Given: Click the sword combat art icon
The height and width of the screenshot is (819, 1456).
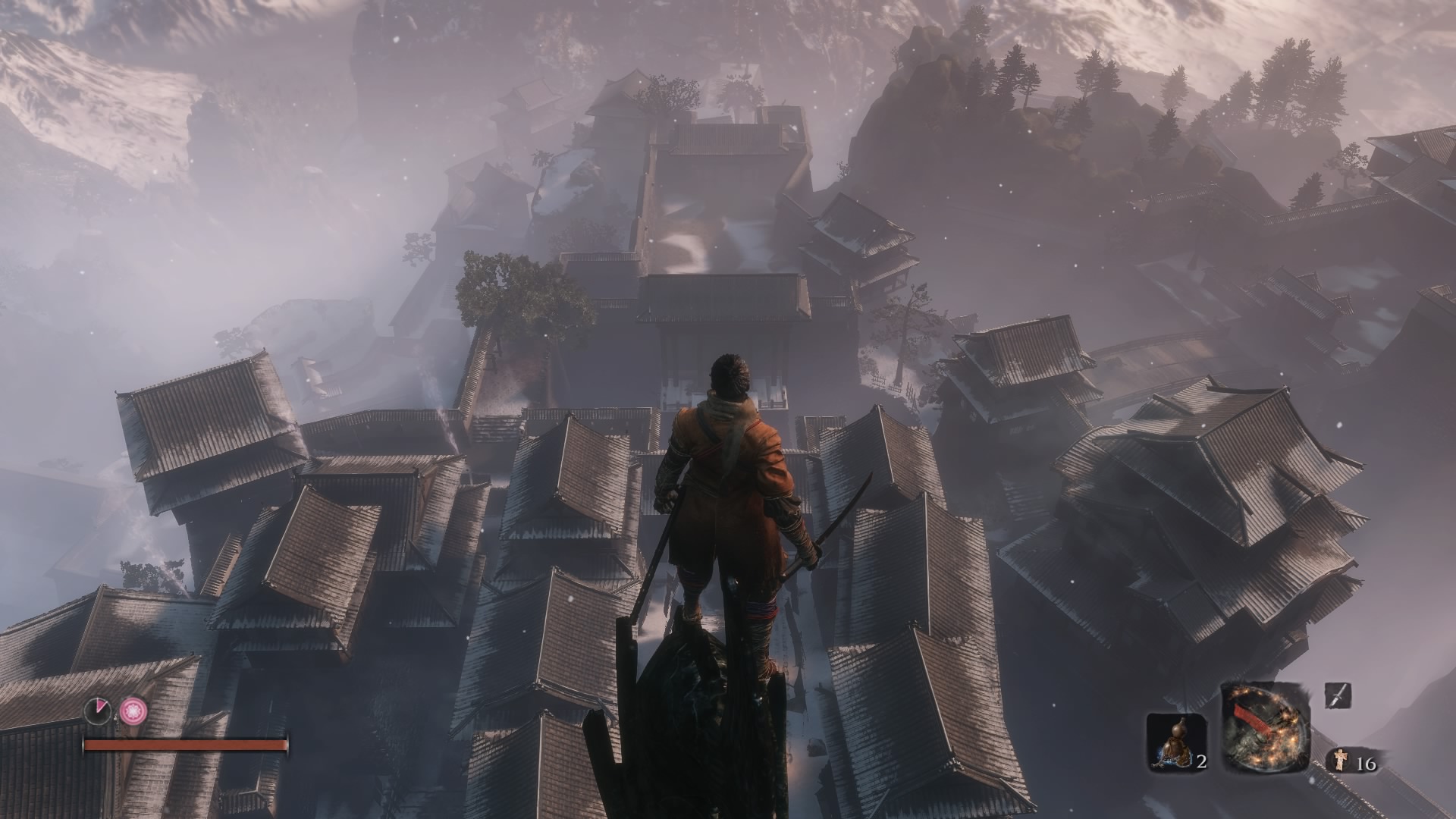Looking at the screenshot, I should 1337,695.
